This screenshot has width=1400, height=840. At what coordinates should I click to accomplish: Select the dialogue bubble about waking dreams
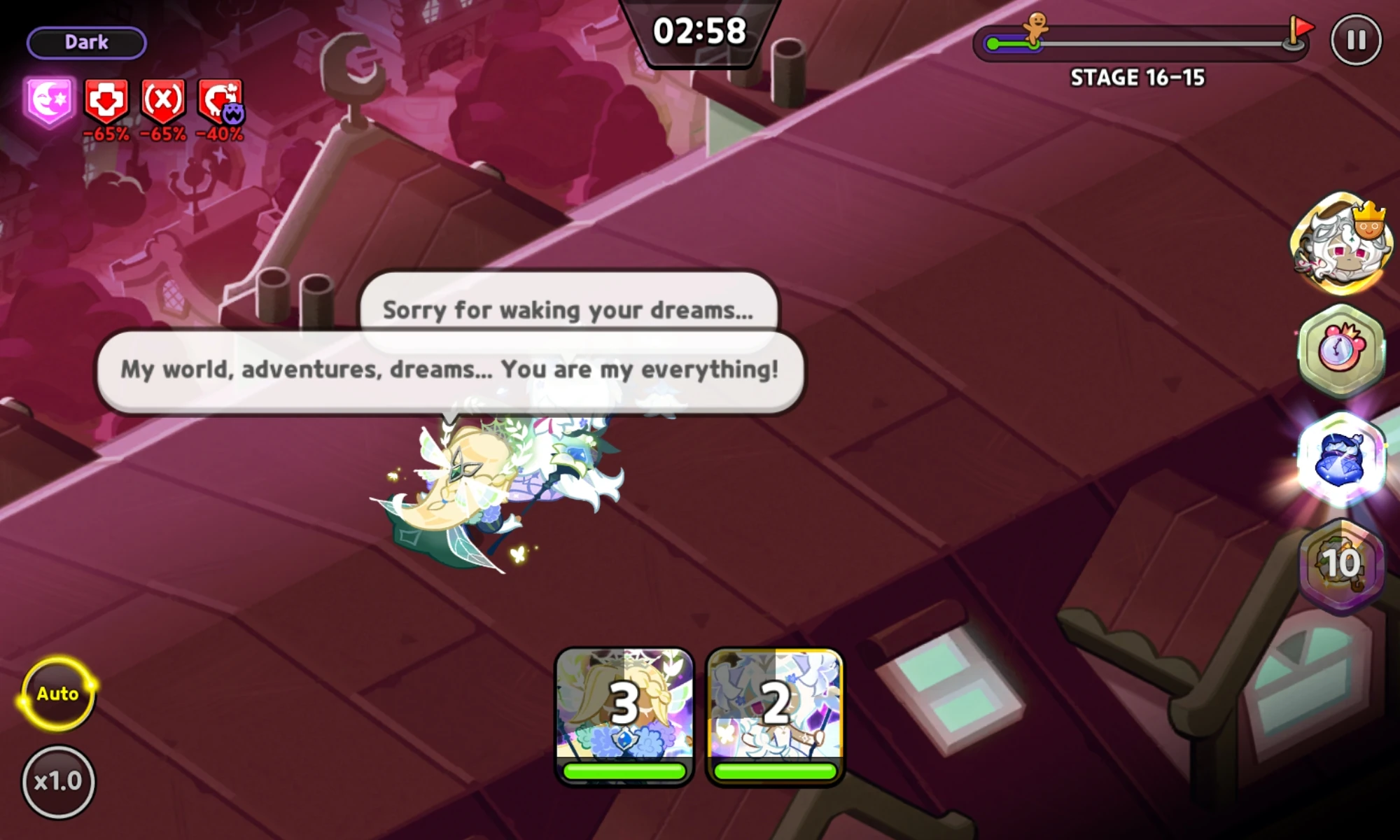pos(567,309)
